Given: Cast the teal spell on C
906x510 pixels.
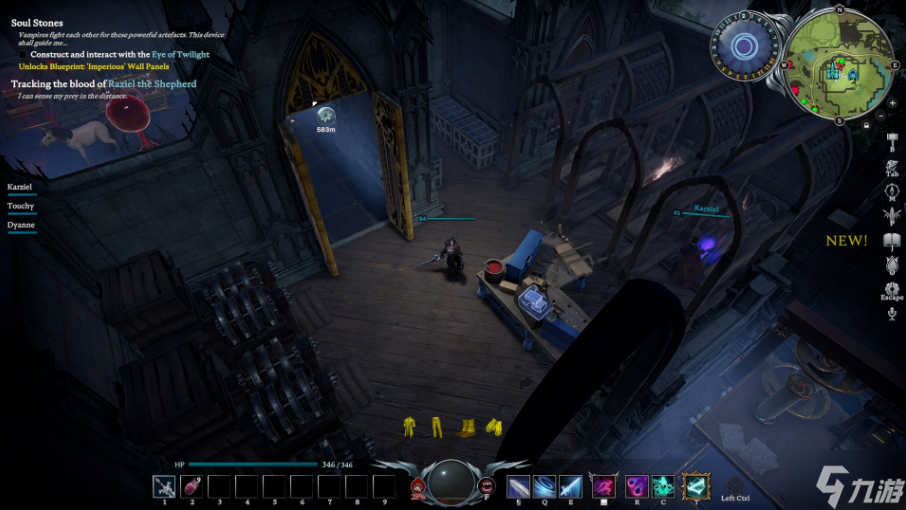Looking at the screenshot, I should point(663,487).
